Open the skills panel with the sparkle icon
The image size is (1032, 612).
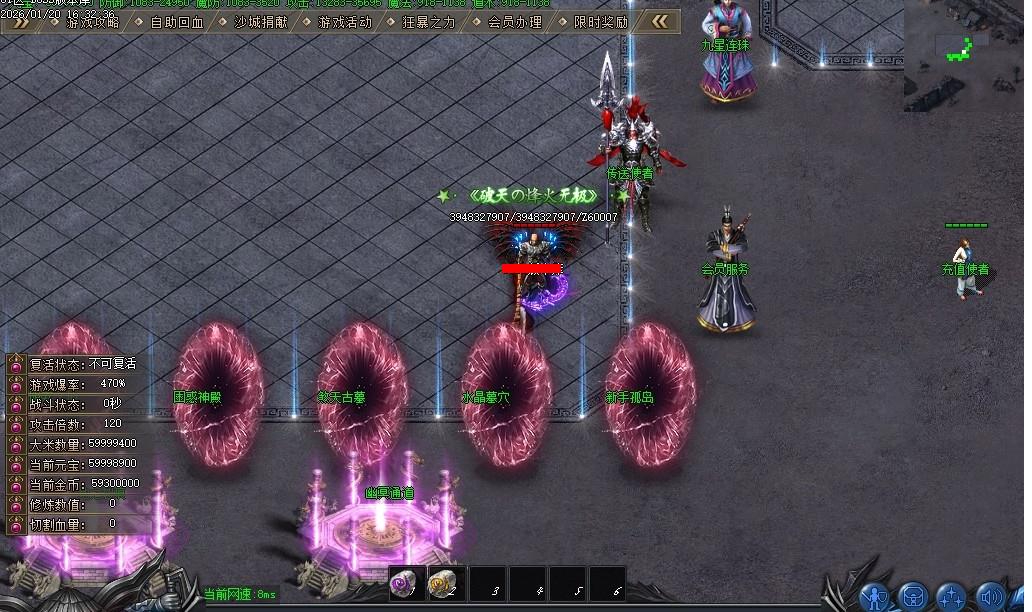coord(951,597)
